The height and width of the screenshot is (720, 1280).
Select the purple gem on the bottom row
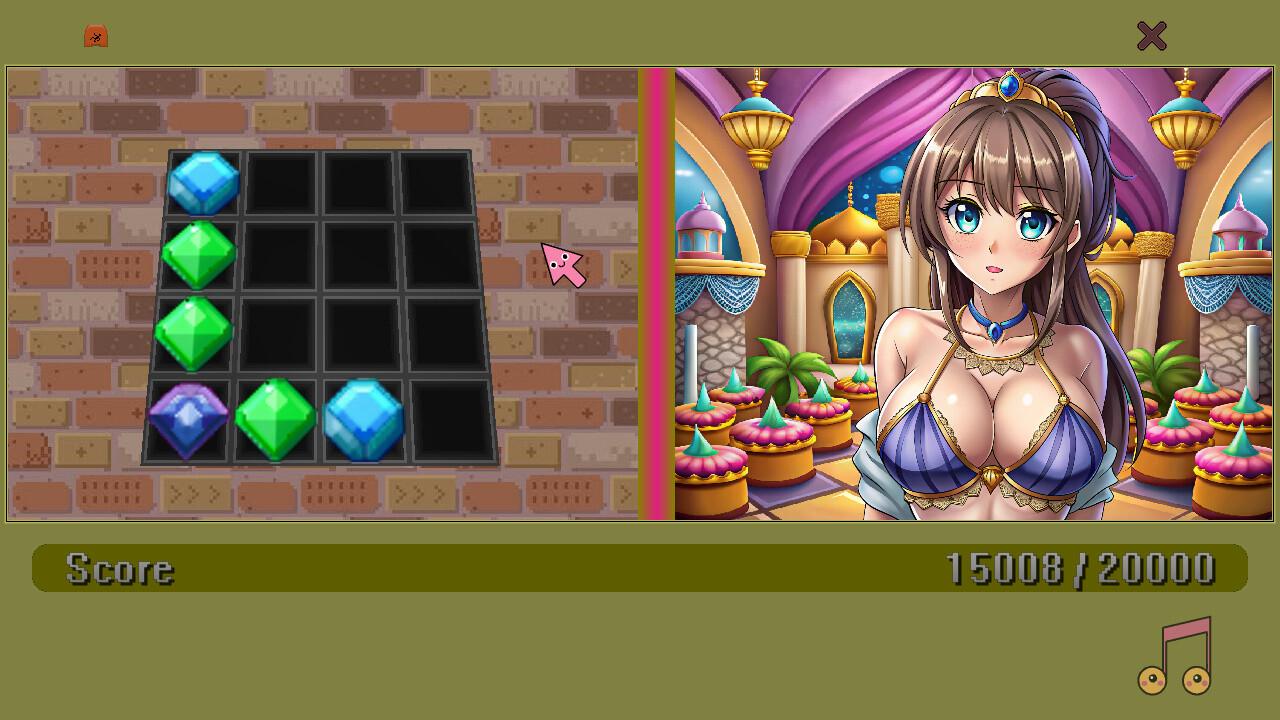tap(189, 418)
